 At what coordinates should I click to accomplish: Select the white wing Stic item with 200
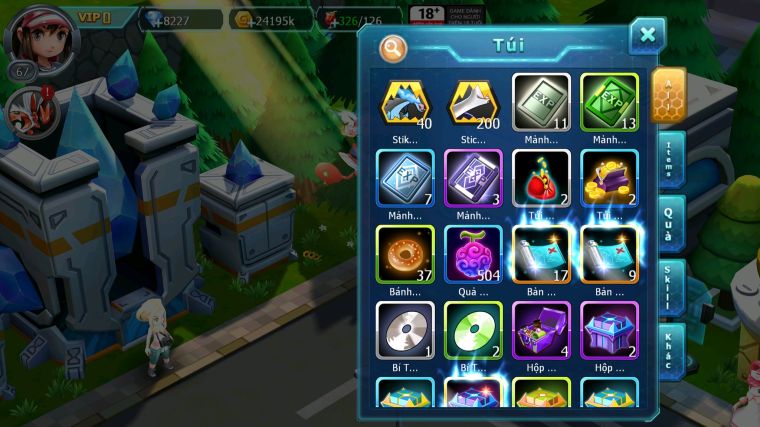(x=473, y=102)
